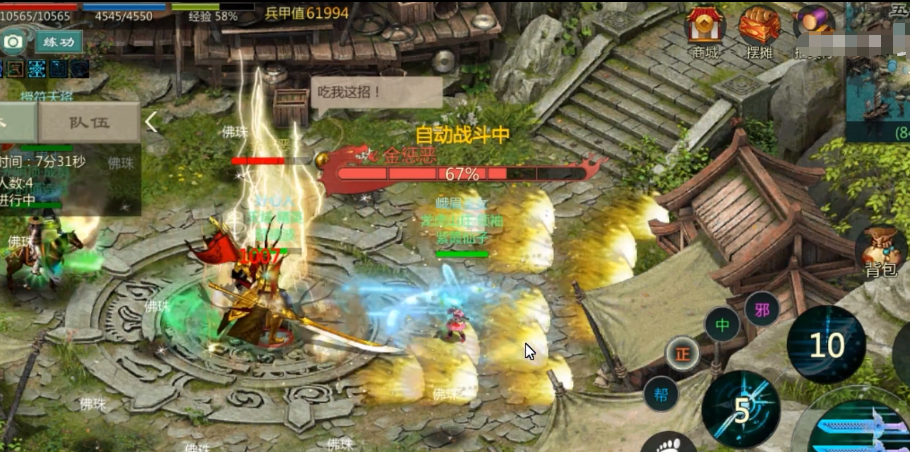Open the 摆摊 stall market
This screenshot has height=452, width=910.
coord(759,30)
